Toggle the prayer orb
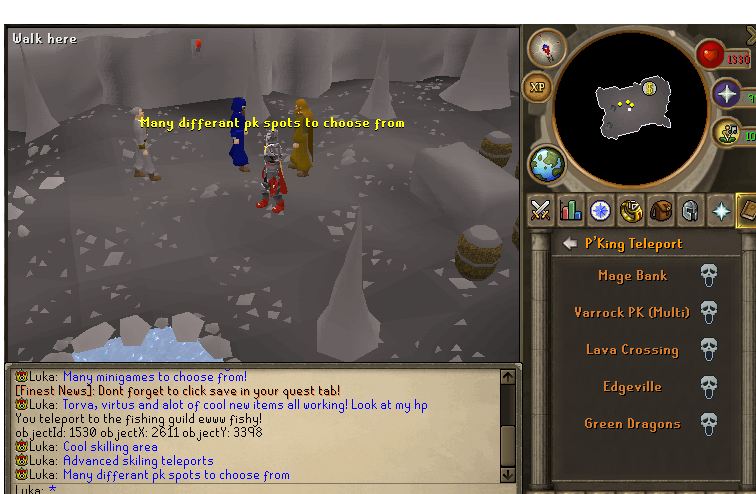 point(726,96)
